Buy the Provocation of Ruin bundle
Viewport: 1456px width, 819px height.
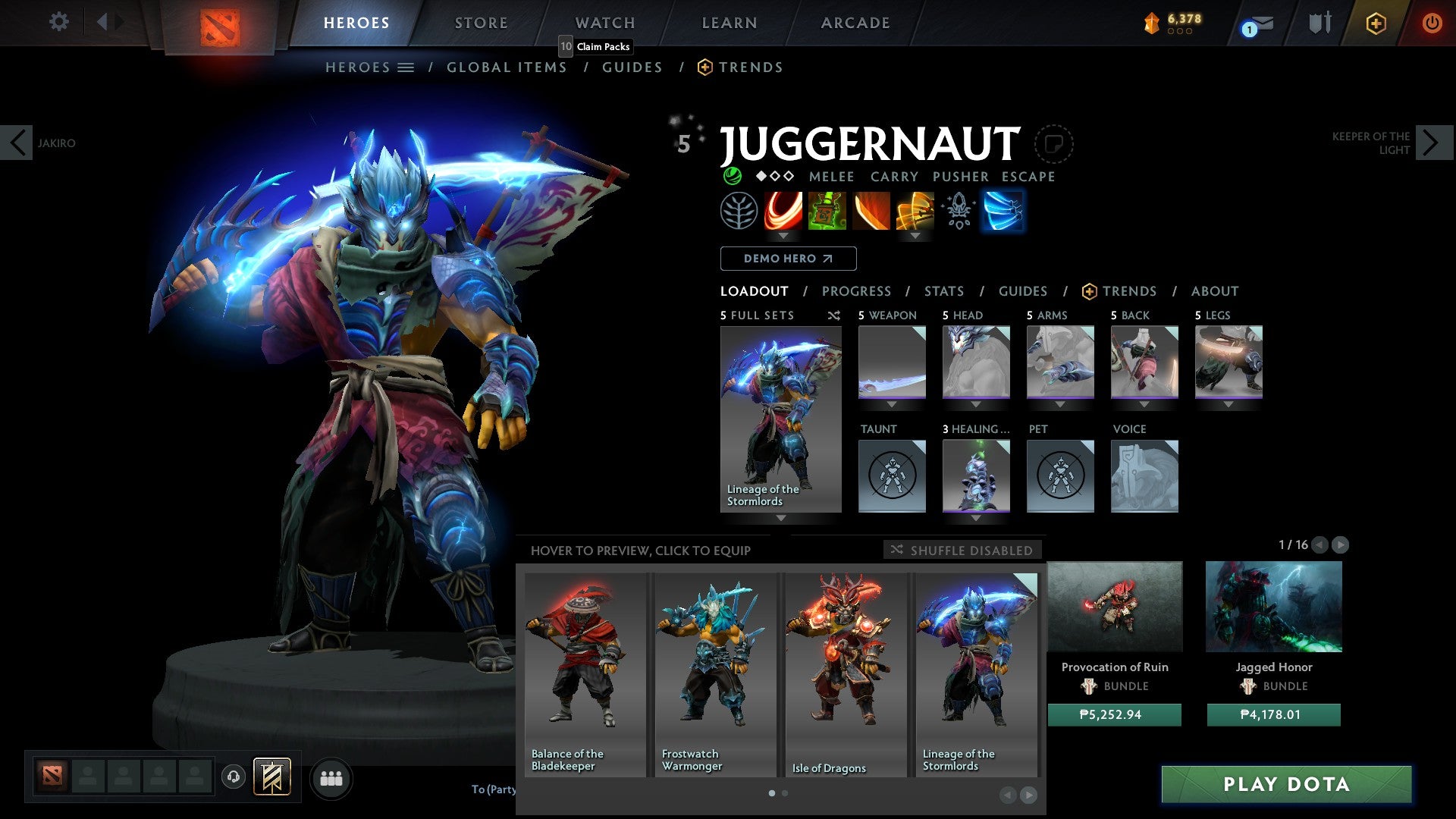coord(1114,715)
